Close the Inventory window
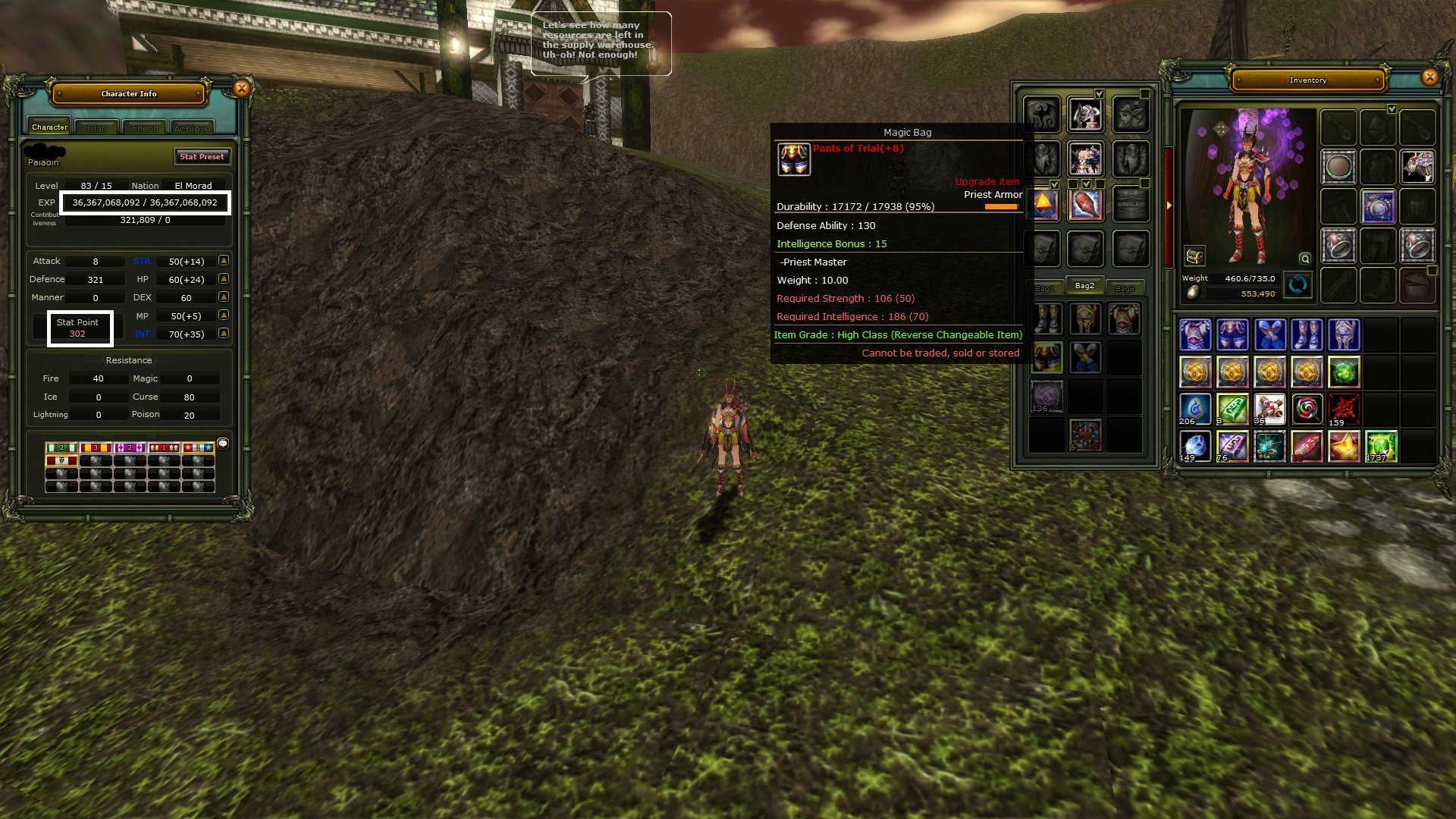The height and width of the screenshot is (819, 1456). click(1429, 77)
